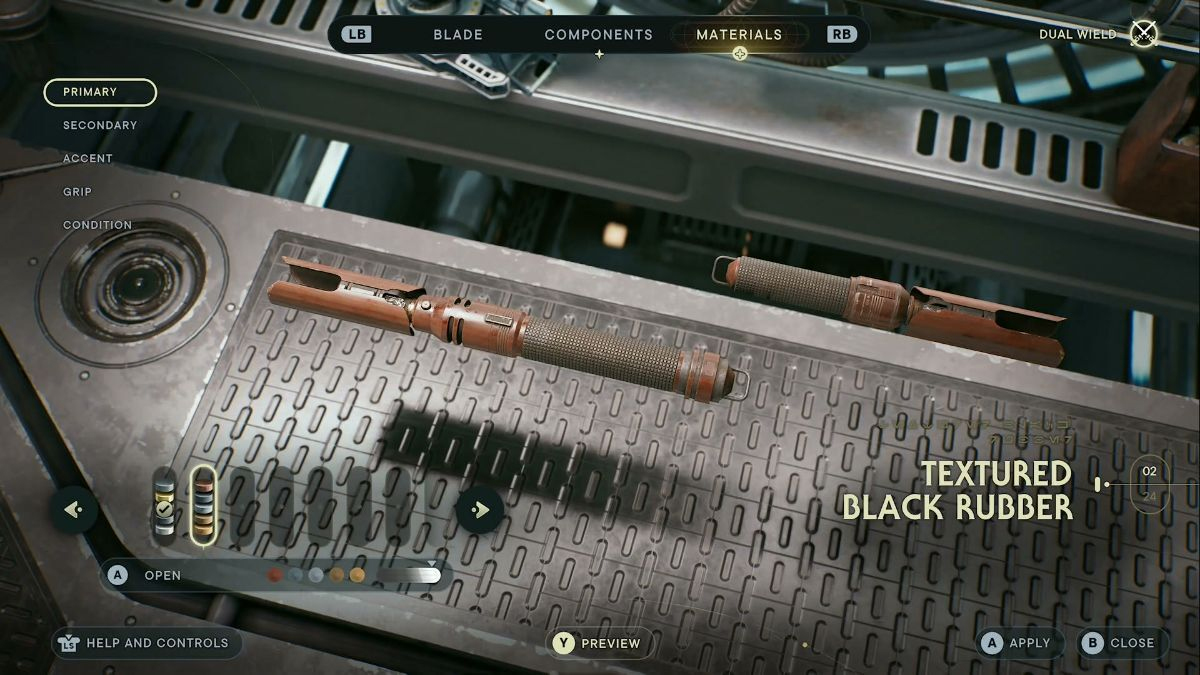The image size is (1200, 675).
Task: Click the right arrow for next materials
Action: coord(480,510)
